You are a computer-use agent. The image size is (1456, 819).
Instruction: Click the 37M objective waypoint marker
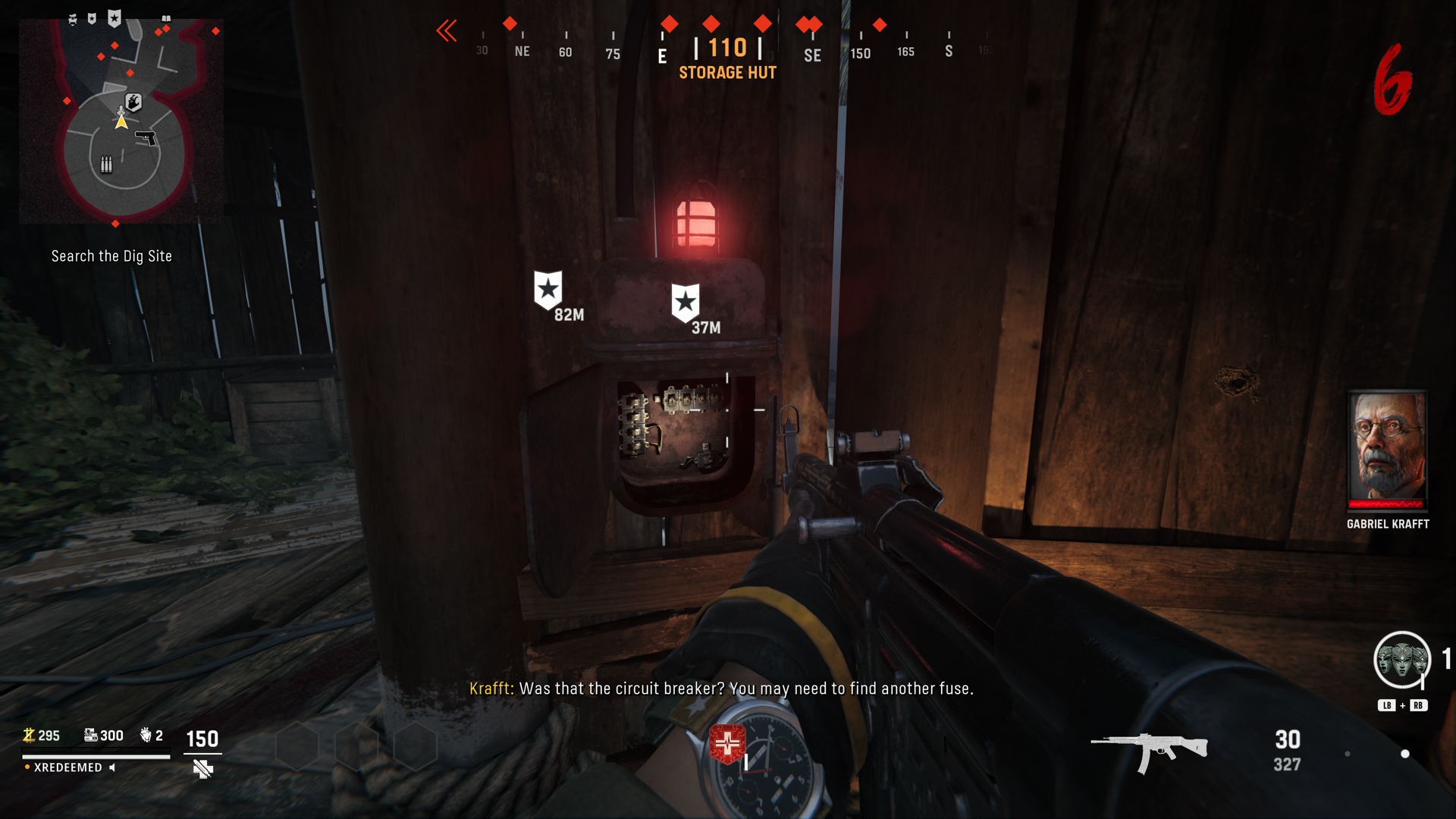click(x=686, y=302)
